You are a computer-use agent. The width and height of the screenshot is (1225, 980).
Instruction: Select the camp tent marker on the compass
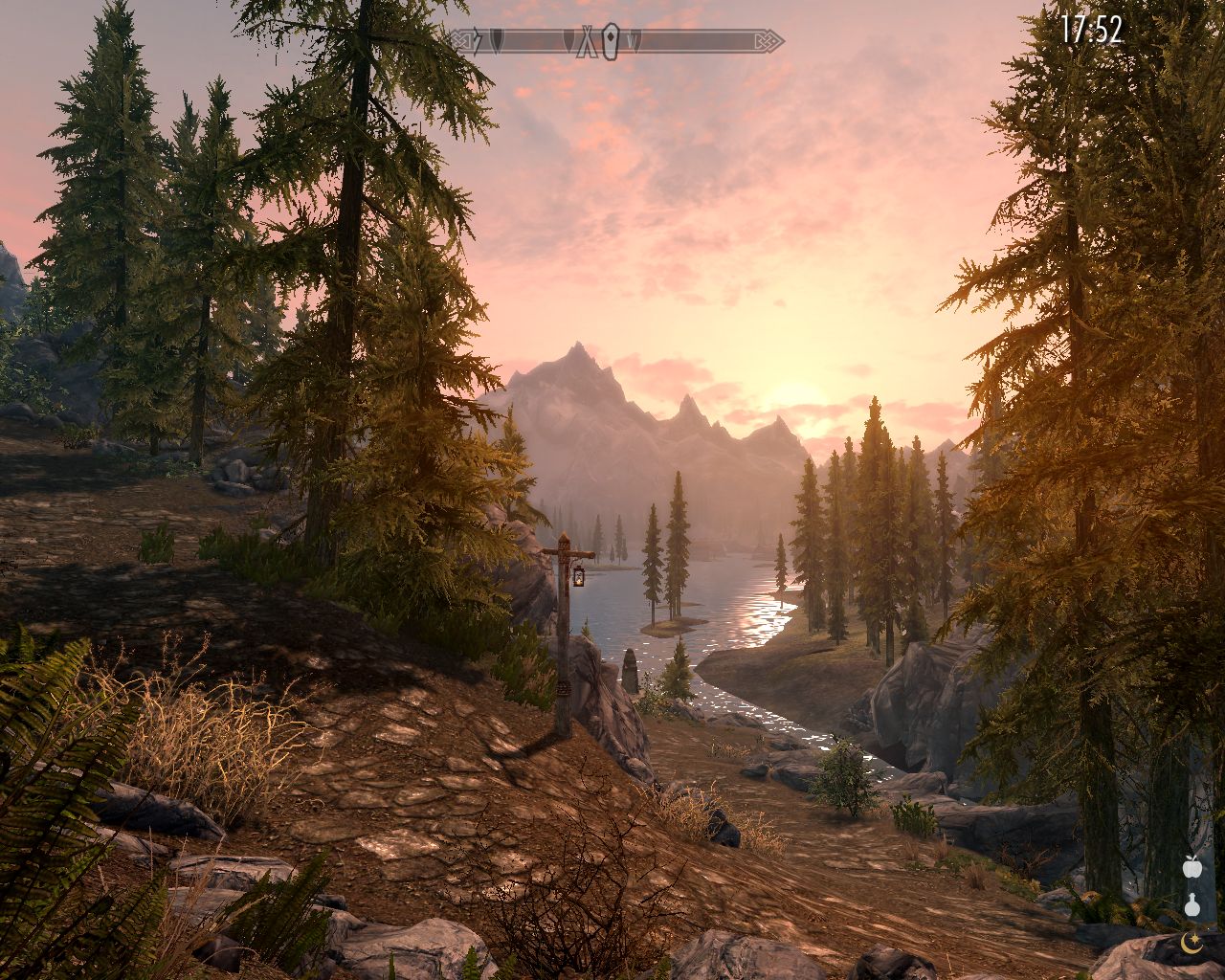click(x=587, y=41)
